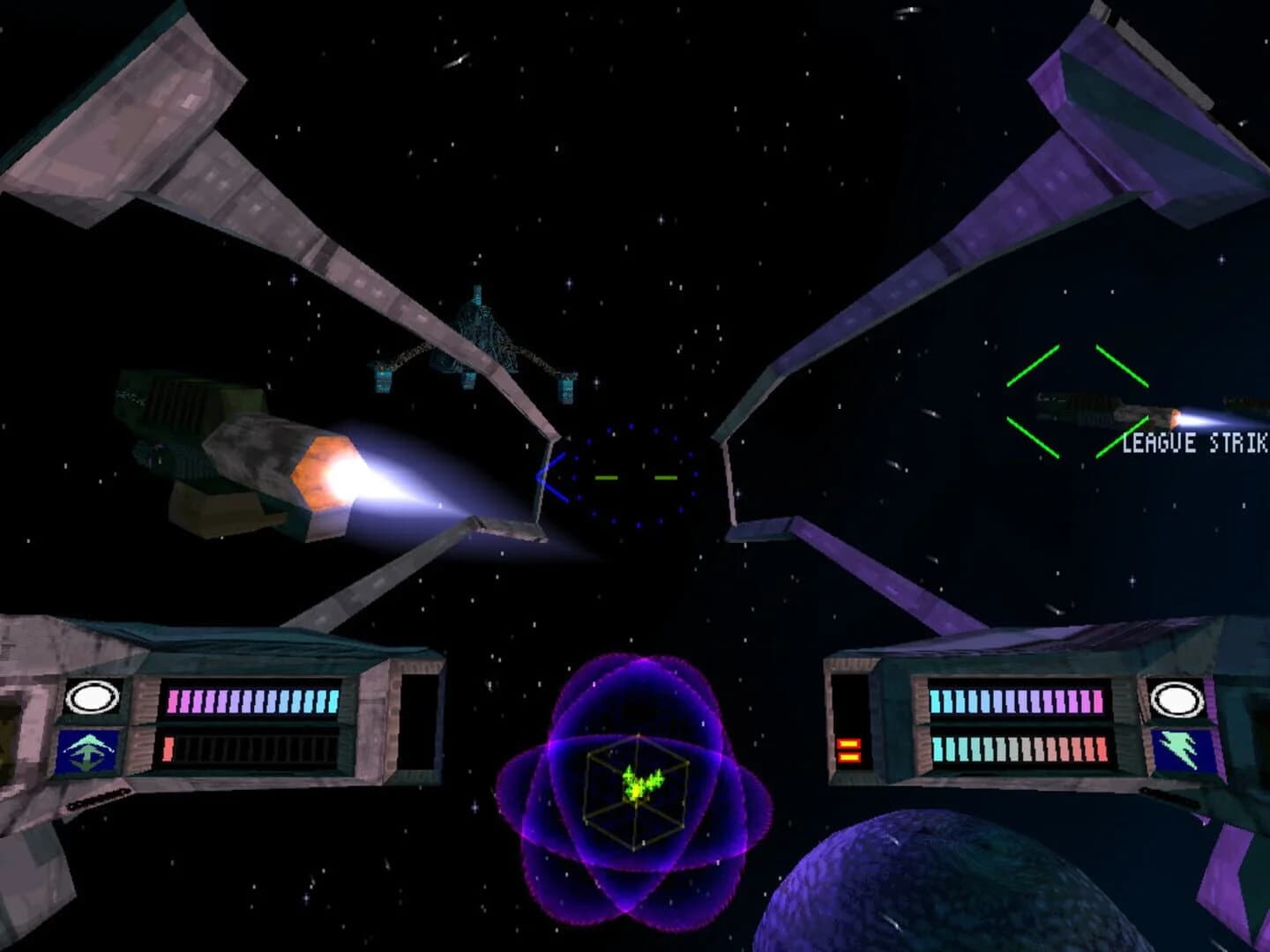Select the wireframe cube inside the radar sphere
The height and width of the screenshot is (952, 1270).
[x=637, y=787]
